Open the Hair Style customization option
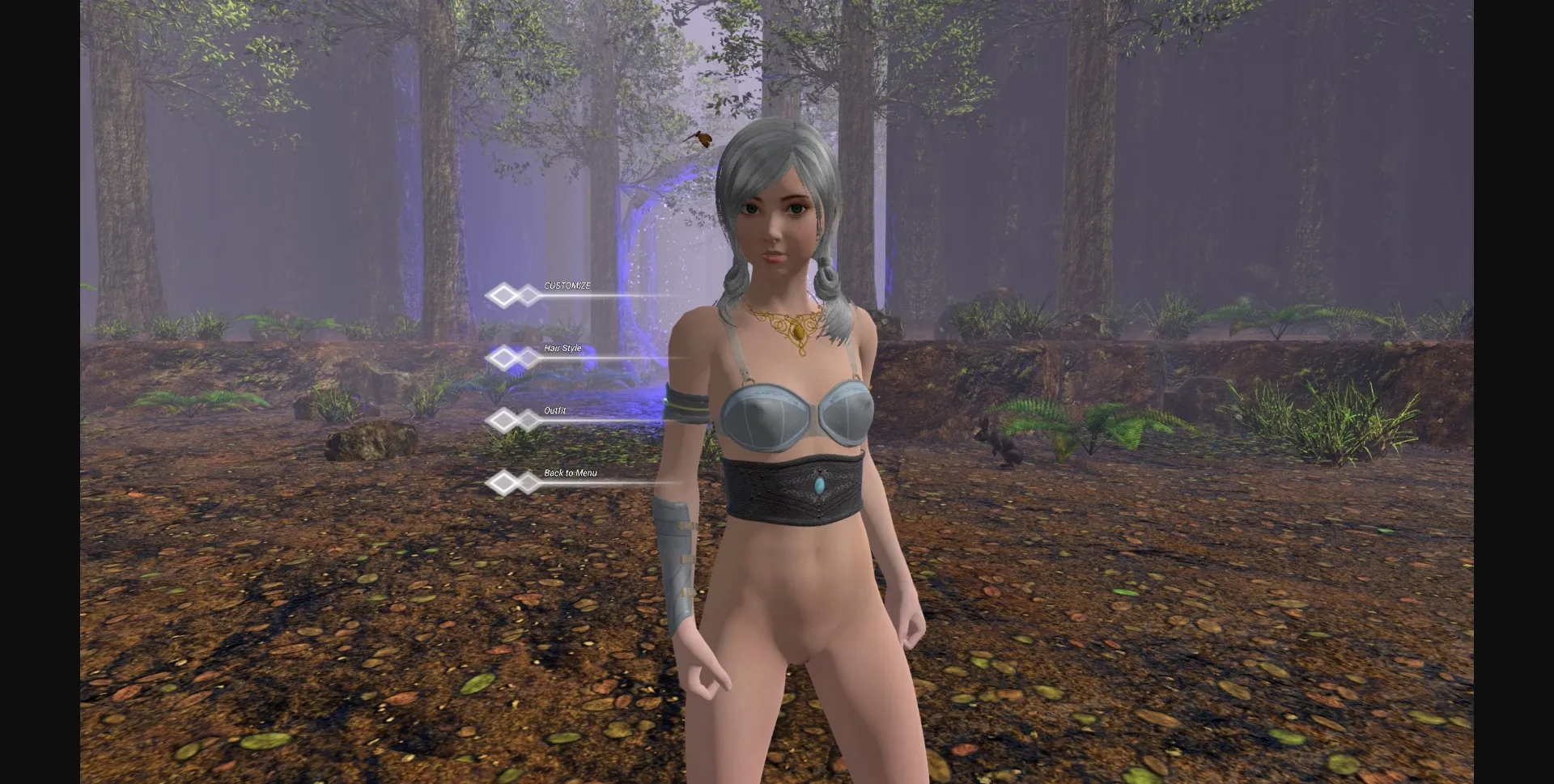Image resolution: width=1554 pixels, height=784 pixels. coord(563,348)
